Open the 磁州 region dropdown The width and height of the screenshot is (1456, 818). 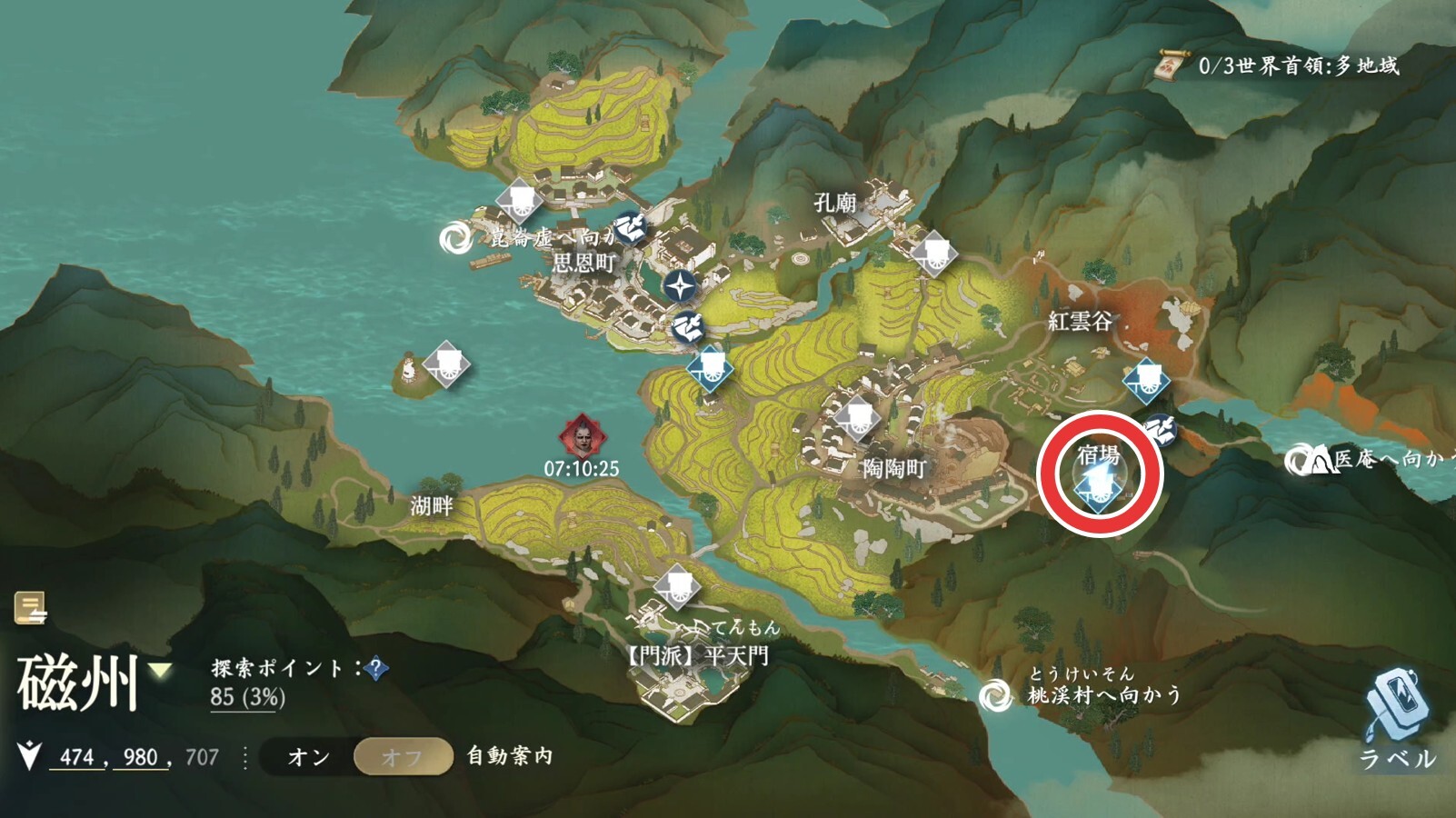[161, 672]
